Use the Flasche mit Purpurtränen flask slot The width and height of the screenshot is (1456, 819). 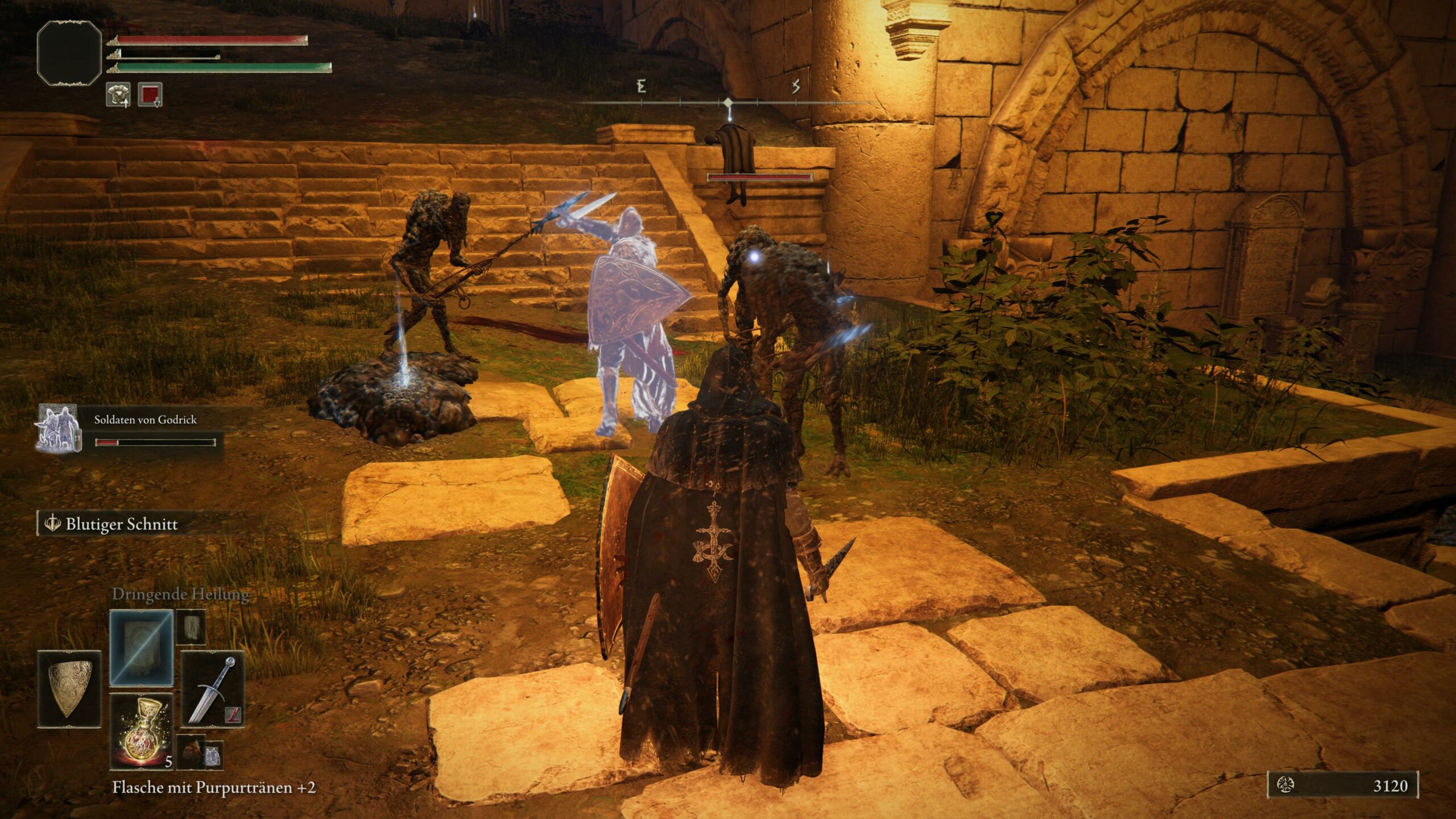[x=141, y=731]
